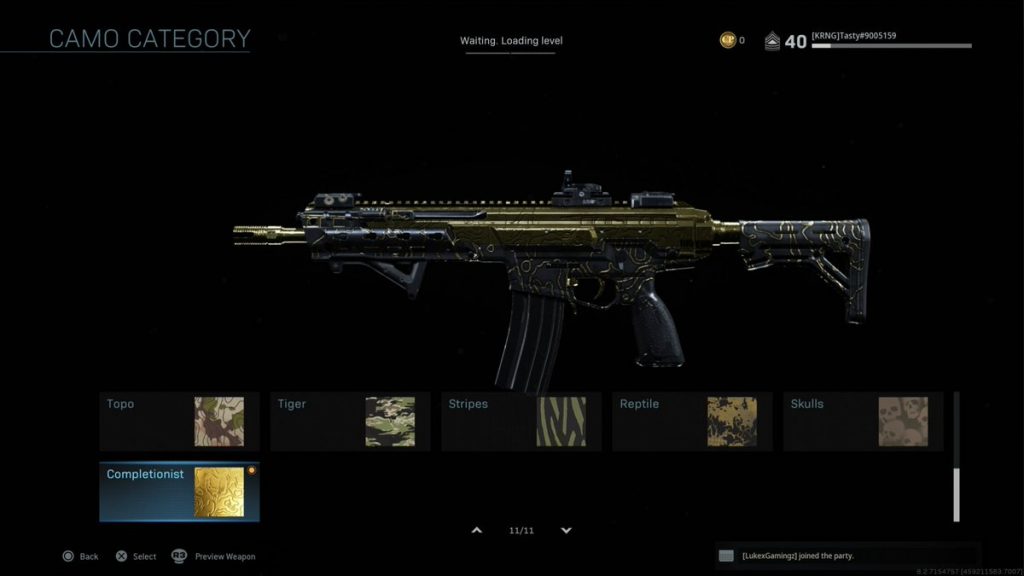
Task: Open the gold Completionist camo category
Action: pyautogui.click(x=179, y=491)
